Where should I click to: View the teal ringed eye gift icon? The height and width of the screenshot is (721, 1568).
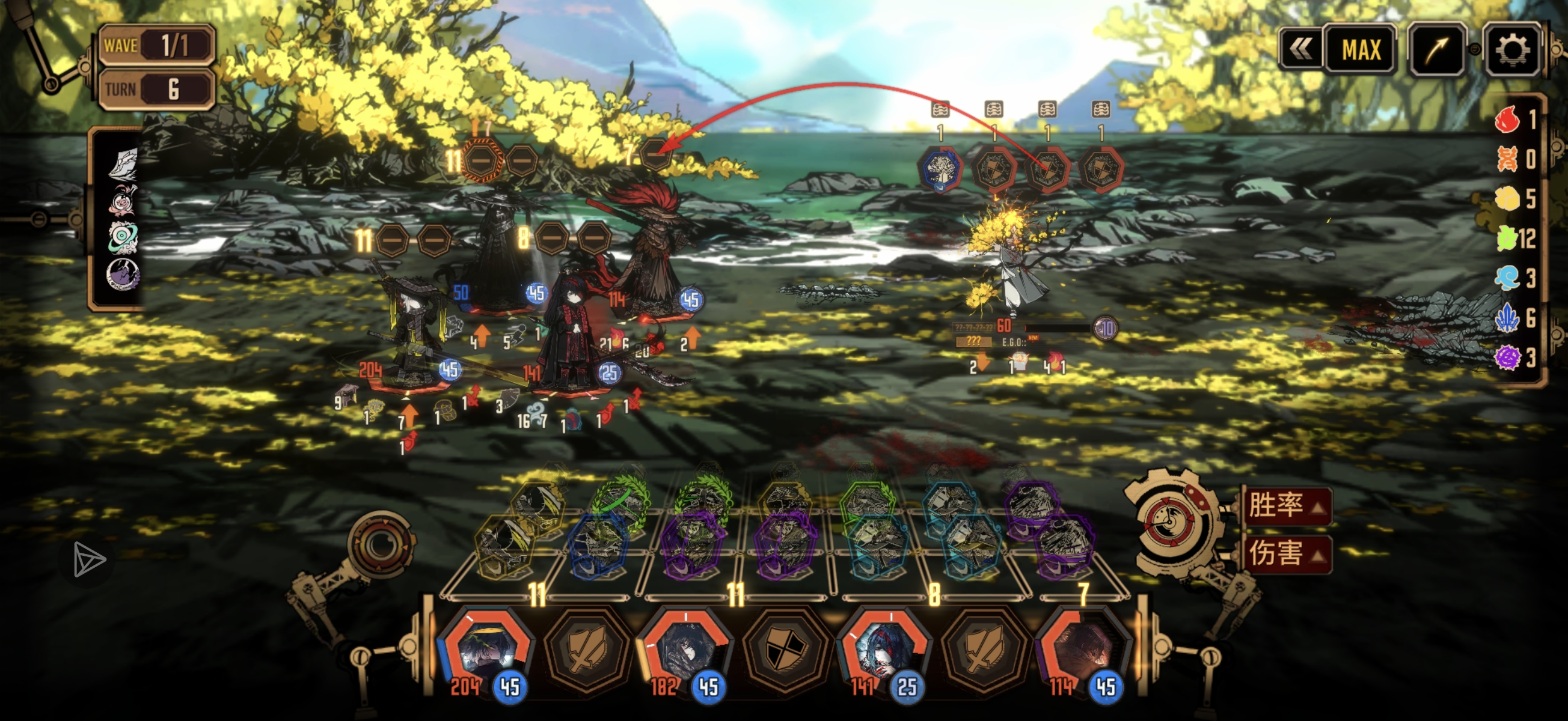pyautogui.click(x=122, y=237)
